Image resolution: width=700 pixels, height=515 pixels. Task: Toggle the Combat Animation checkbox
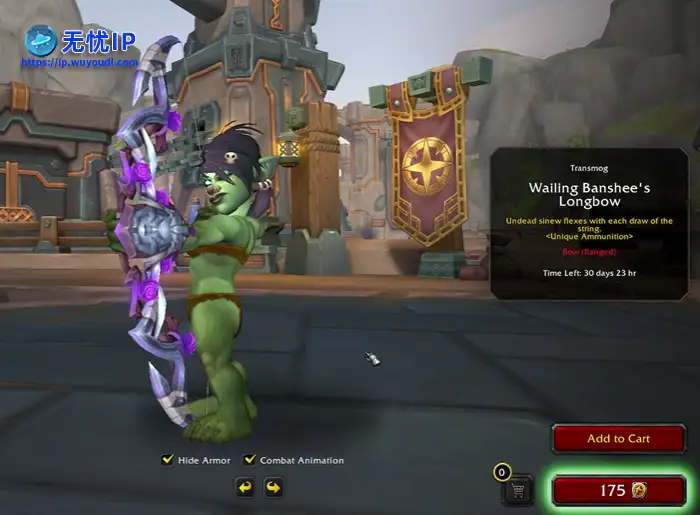(x=250, y=460)
